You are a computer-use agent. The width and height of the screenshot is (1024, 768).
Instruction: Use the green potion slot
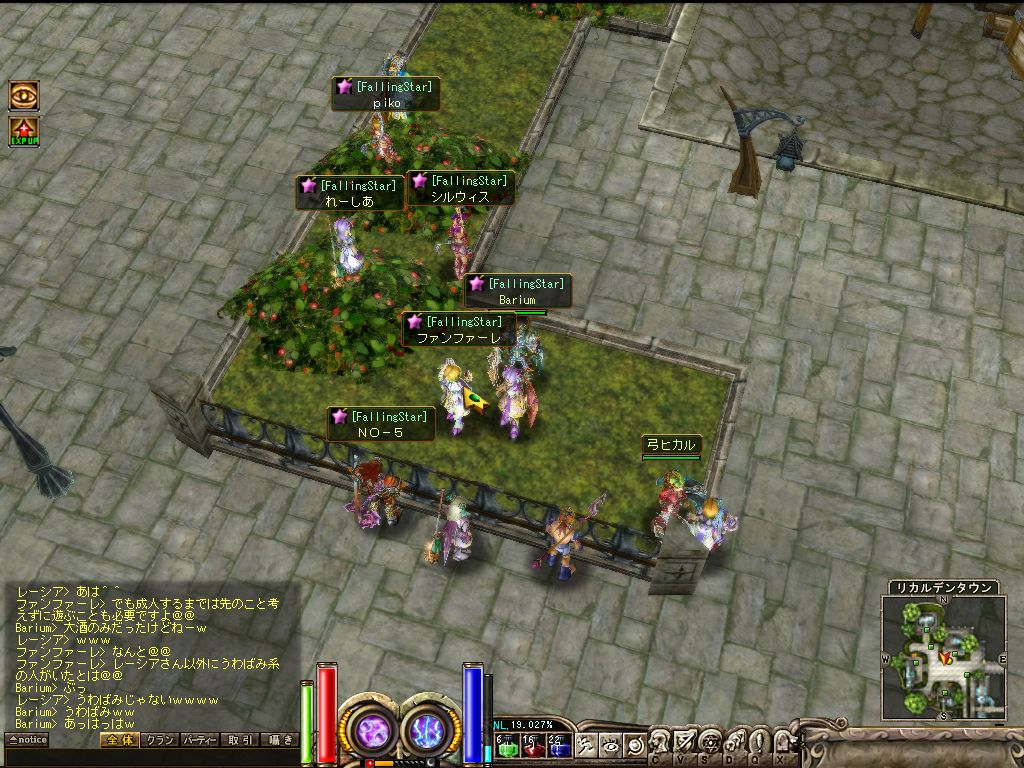pos(506,745)
